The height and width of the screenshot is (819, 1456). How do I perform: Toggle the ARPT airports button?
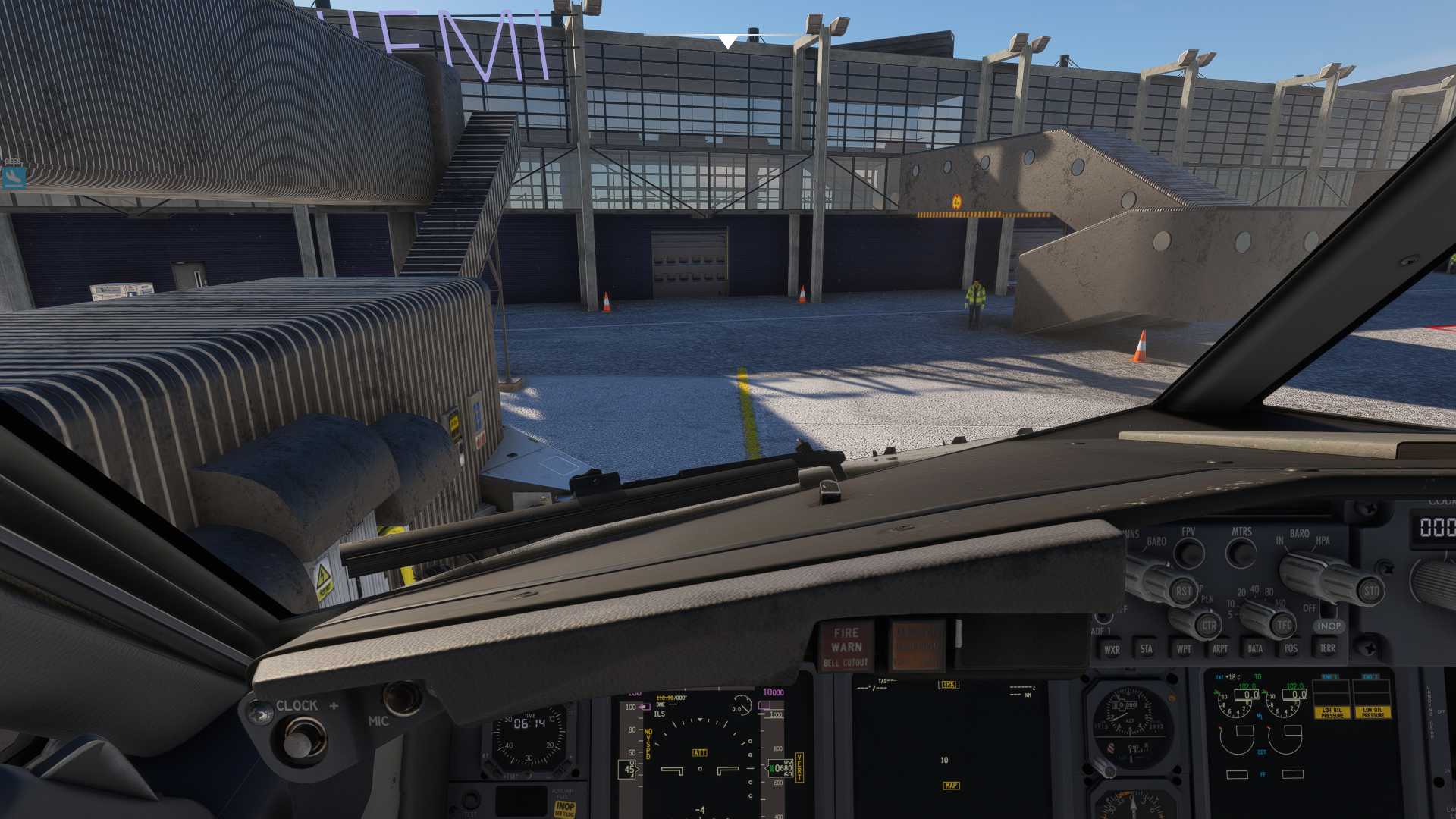(x=1219, y=649)
